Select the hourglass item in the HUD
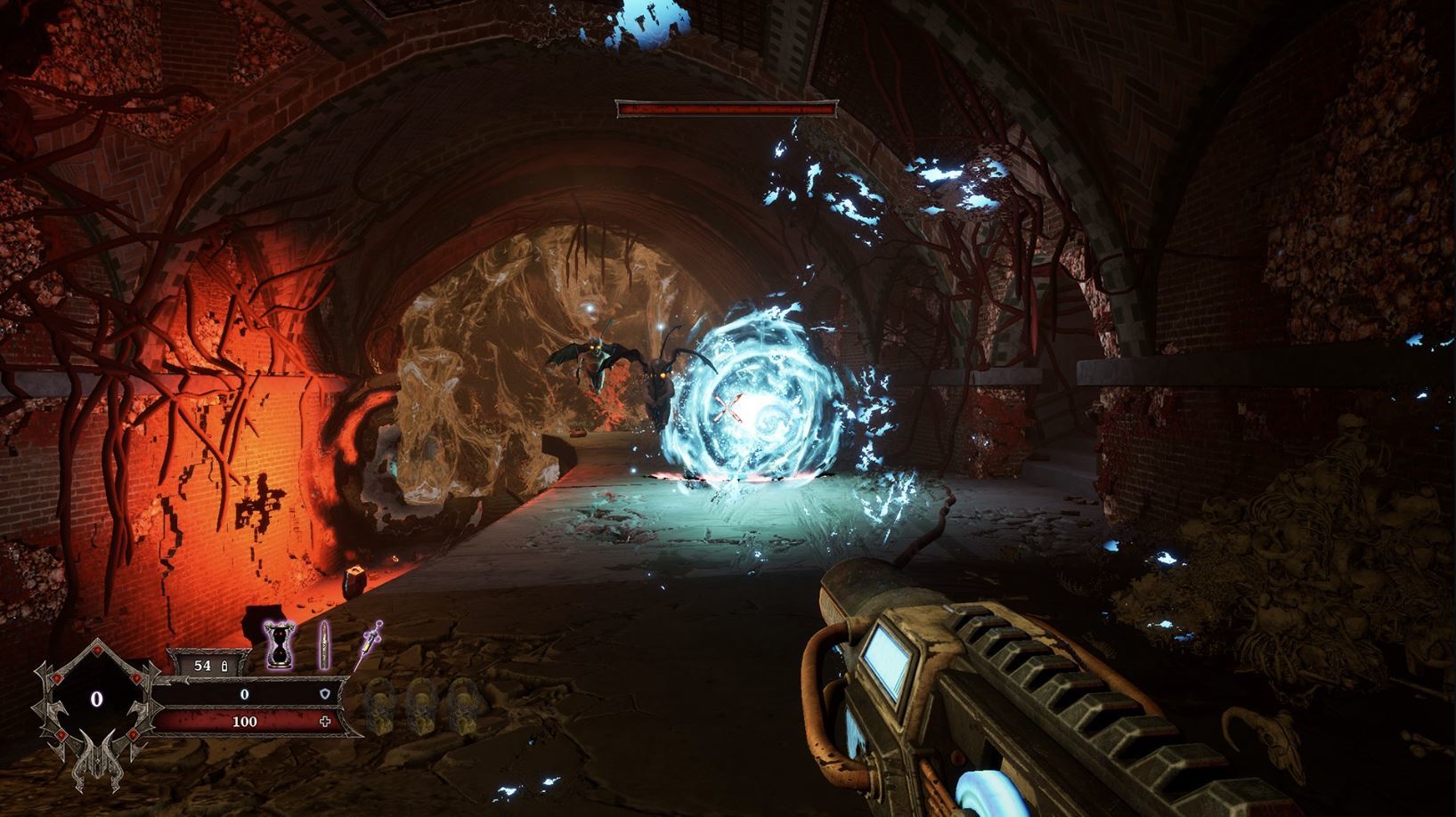This screenshot has height=817, width=1456. (x=280, y=645)
